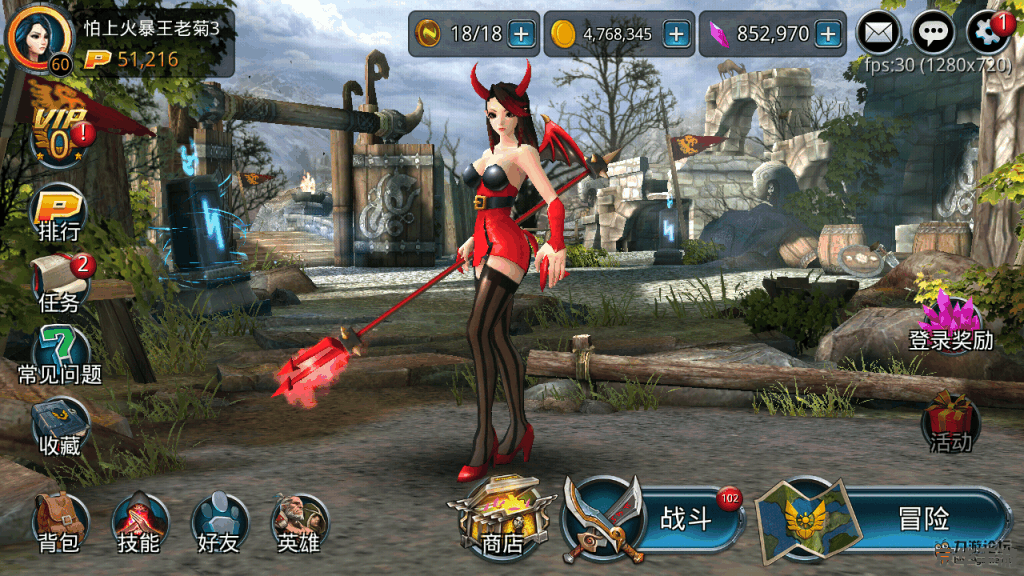Add more energy with the plus button

click(521, 34)
